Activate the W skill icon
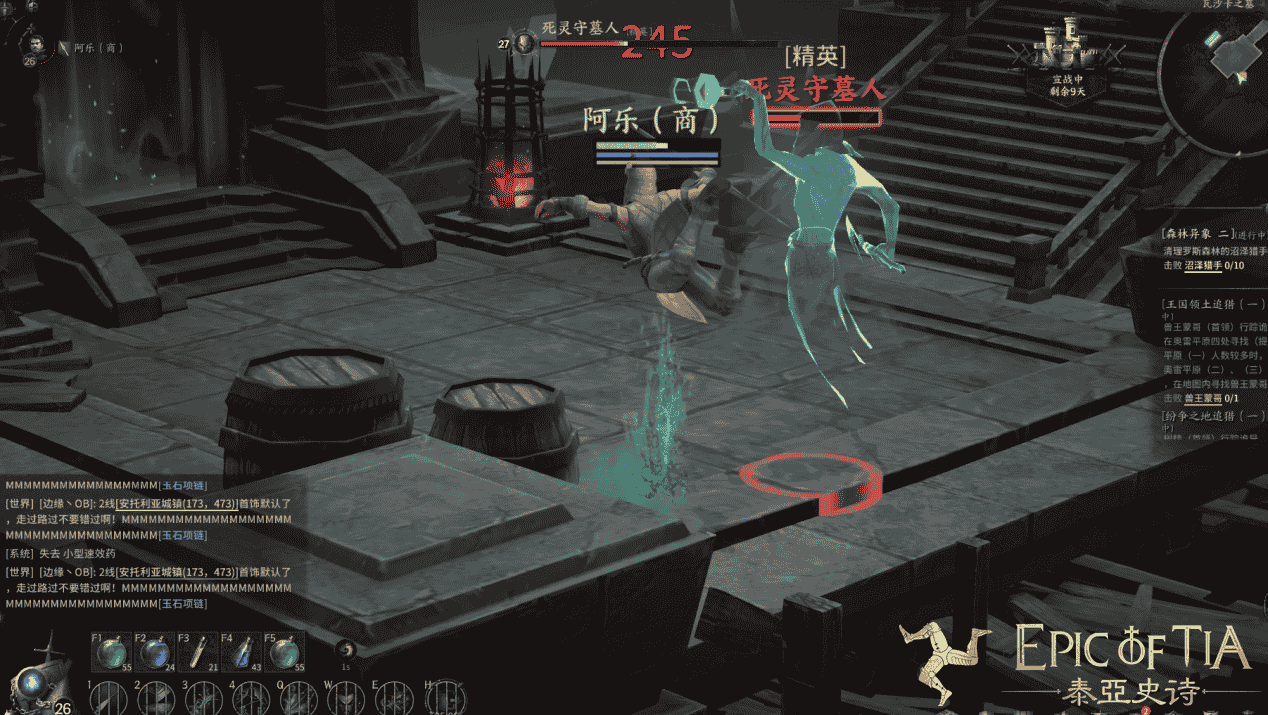 [343, 698]
